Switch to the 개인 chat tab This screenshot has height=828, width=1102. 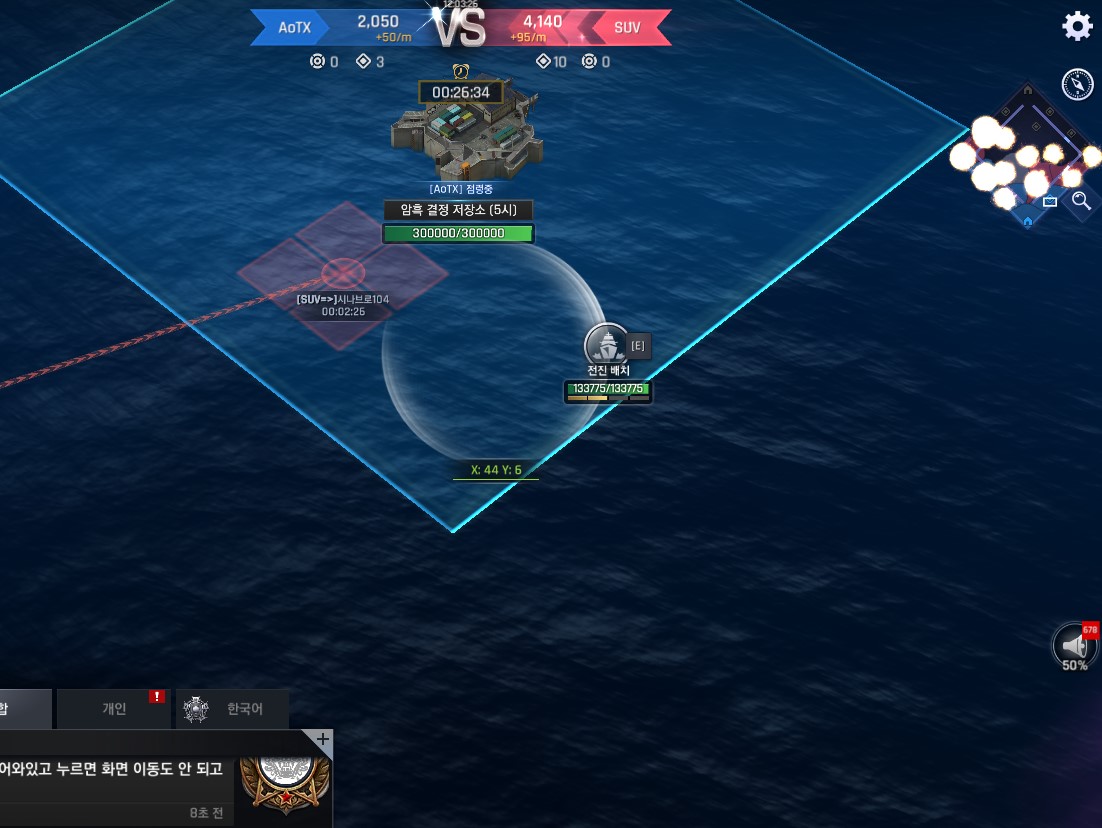(x=115, y=709)
